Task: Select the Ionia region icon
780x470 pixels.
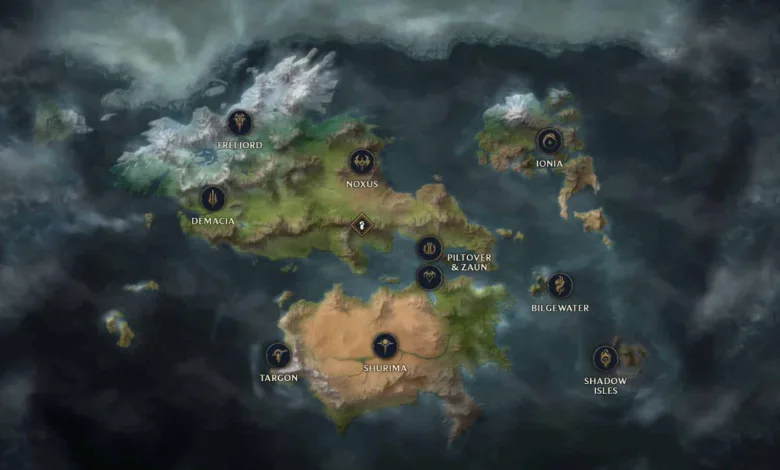Action: (x=548, y=140)
